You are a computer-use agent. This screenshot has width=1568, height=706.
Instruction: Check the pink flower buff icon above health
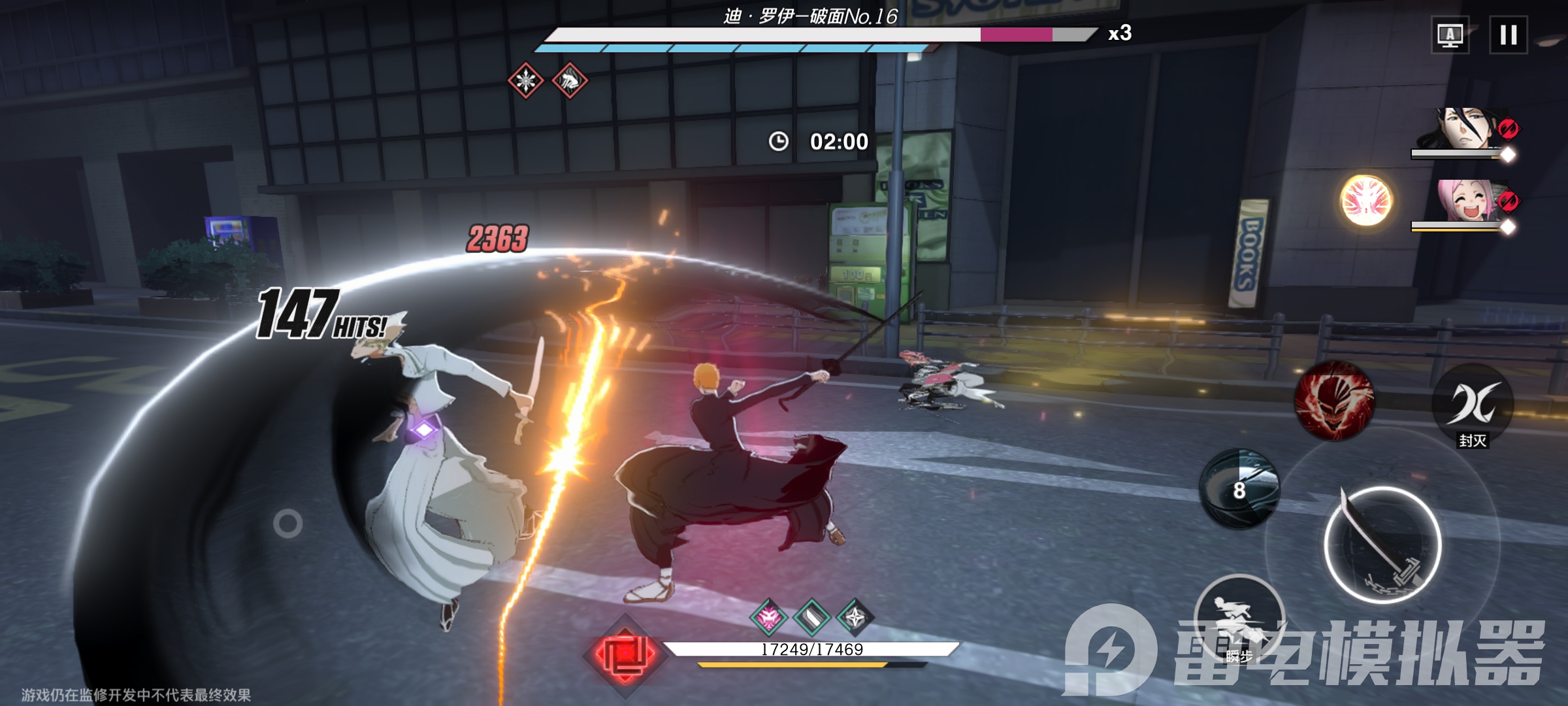pyautogui.click(x=768, y=617)
